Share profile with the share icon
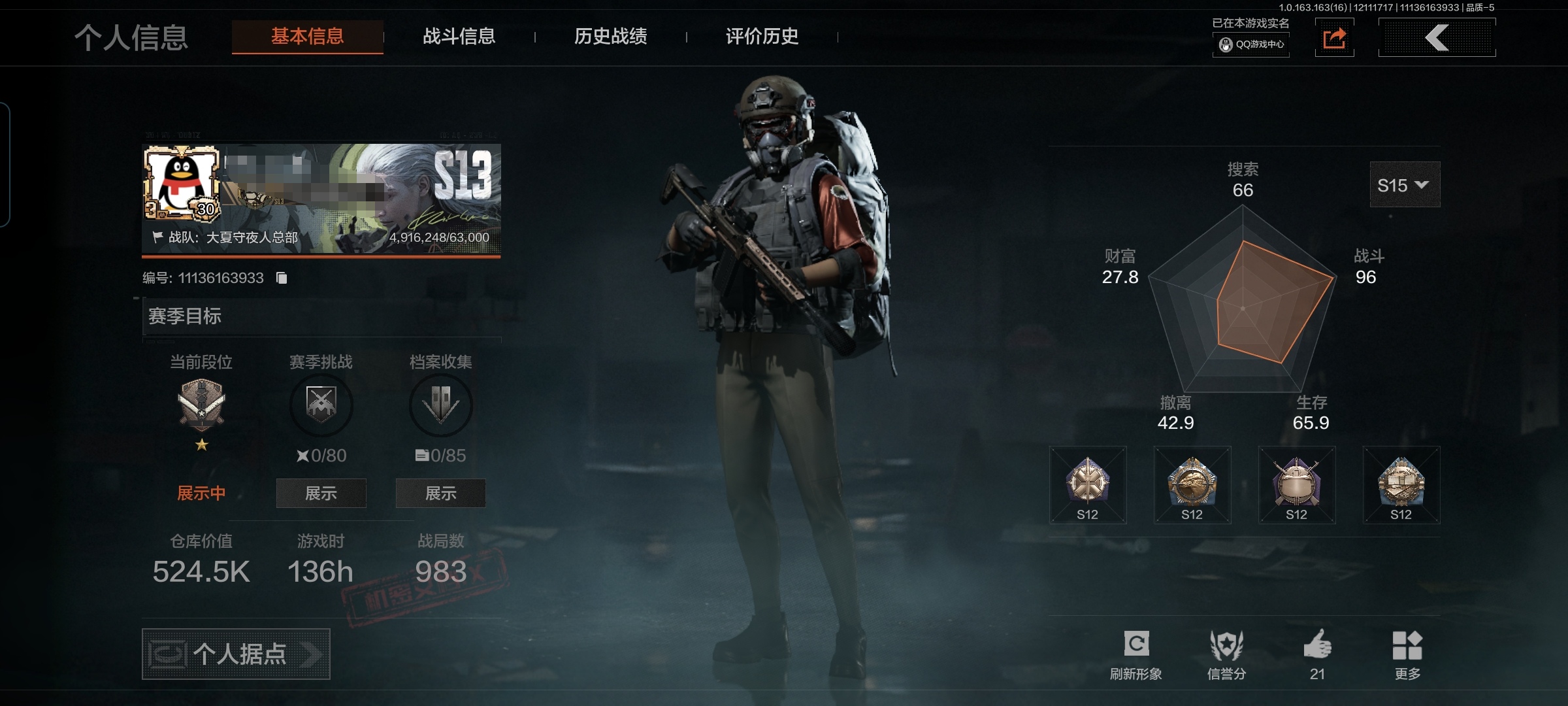 (x=1334, y=39)
